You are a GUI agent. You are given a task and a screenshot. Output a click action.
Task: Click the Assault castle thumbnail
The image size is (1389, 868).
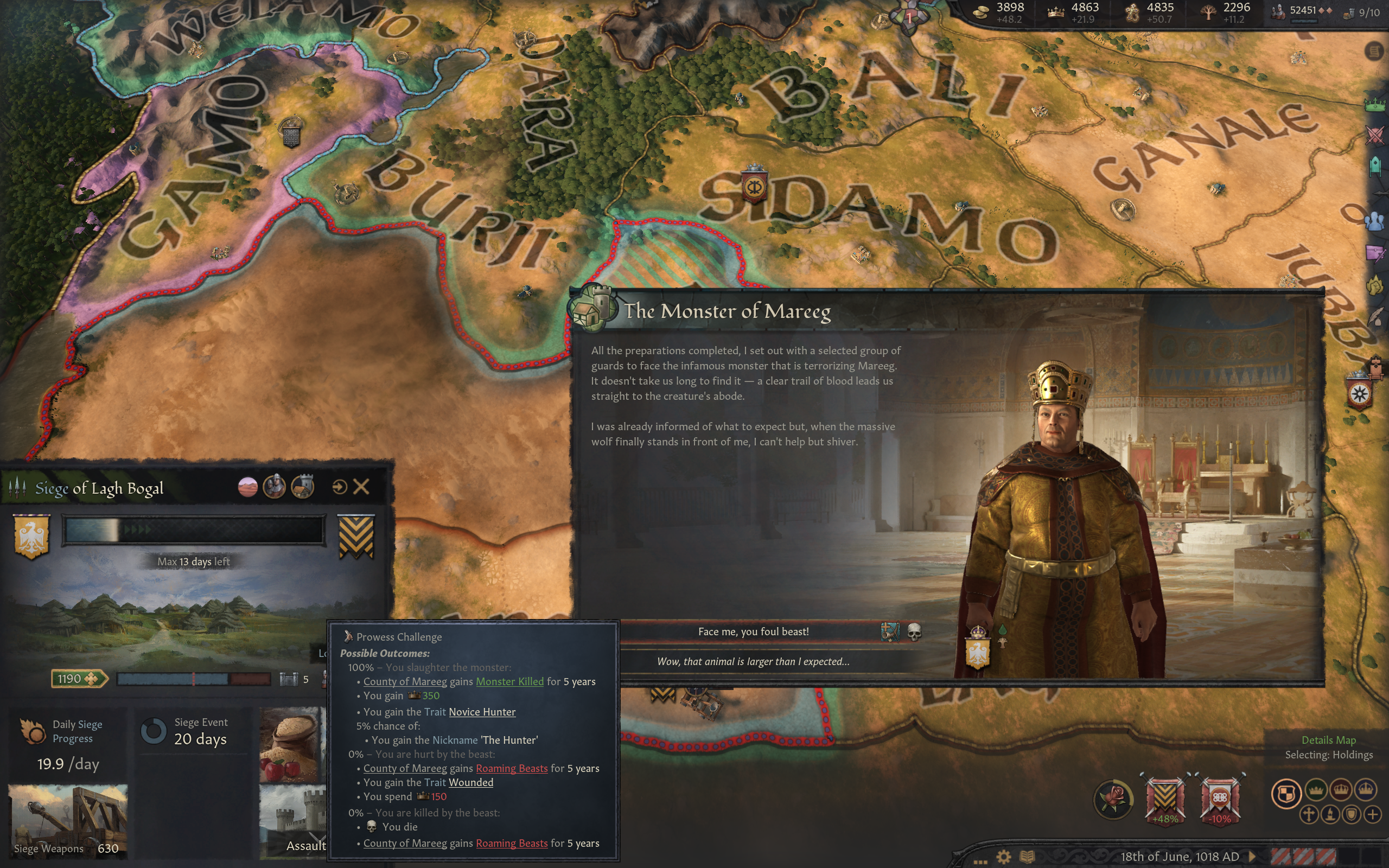pyautogui.click(x=293, y=822)
